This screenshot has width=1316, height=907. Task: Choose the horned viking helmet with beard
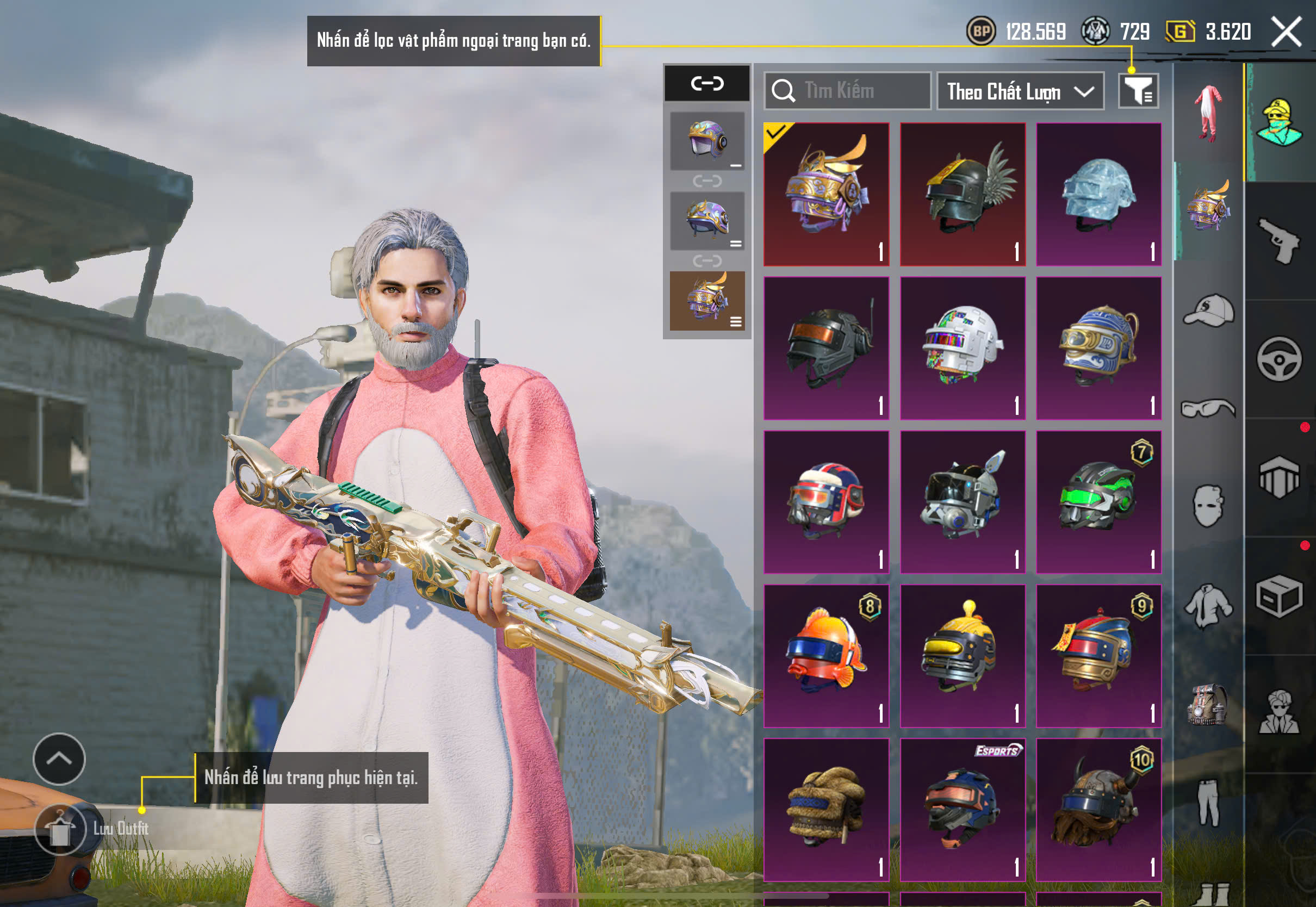pos(1098,810)
